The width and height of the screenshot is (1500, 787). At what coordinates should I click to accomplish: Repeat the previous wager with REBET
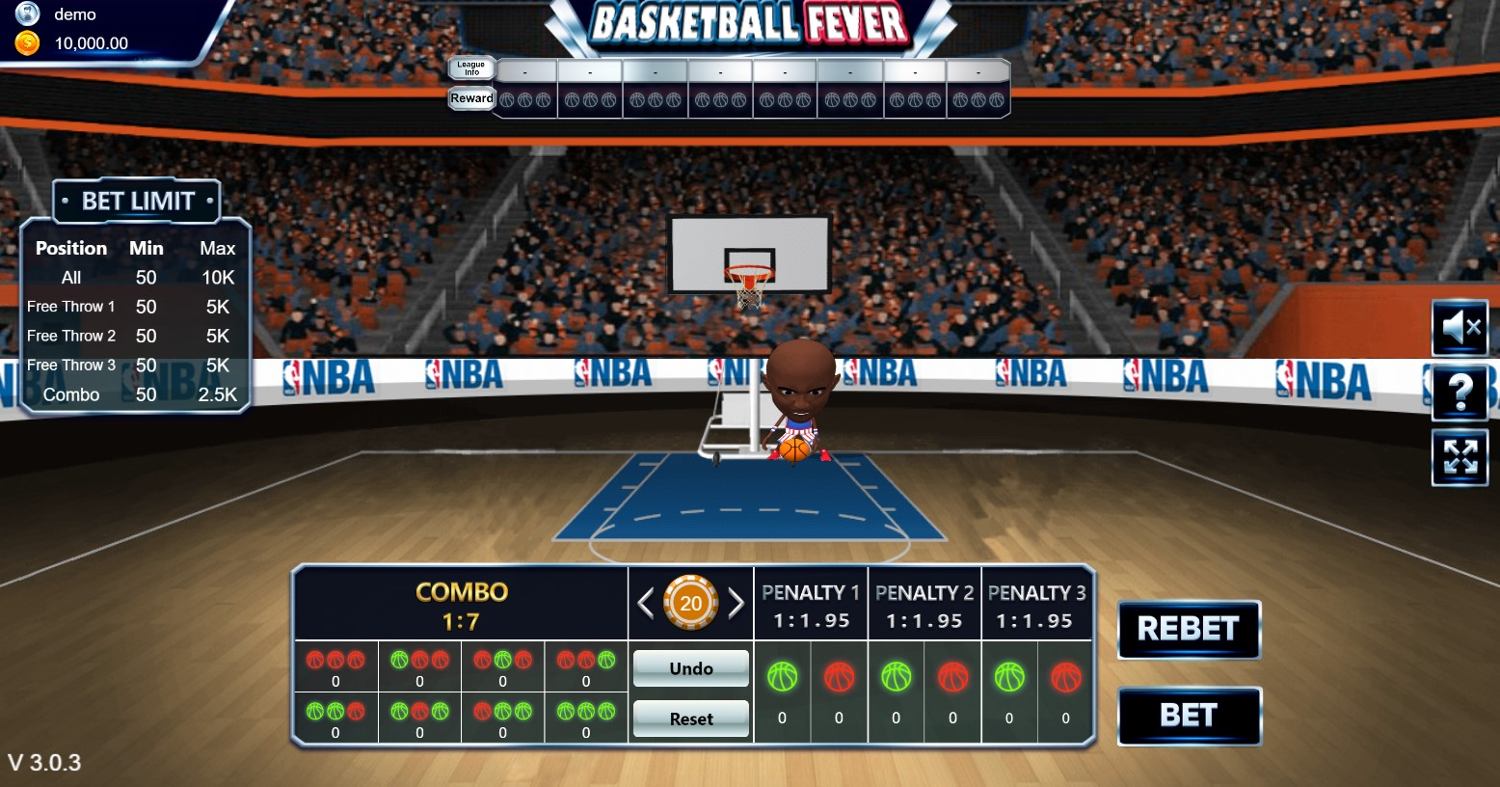pos(1188,629)
